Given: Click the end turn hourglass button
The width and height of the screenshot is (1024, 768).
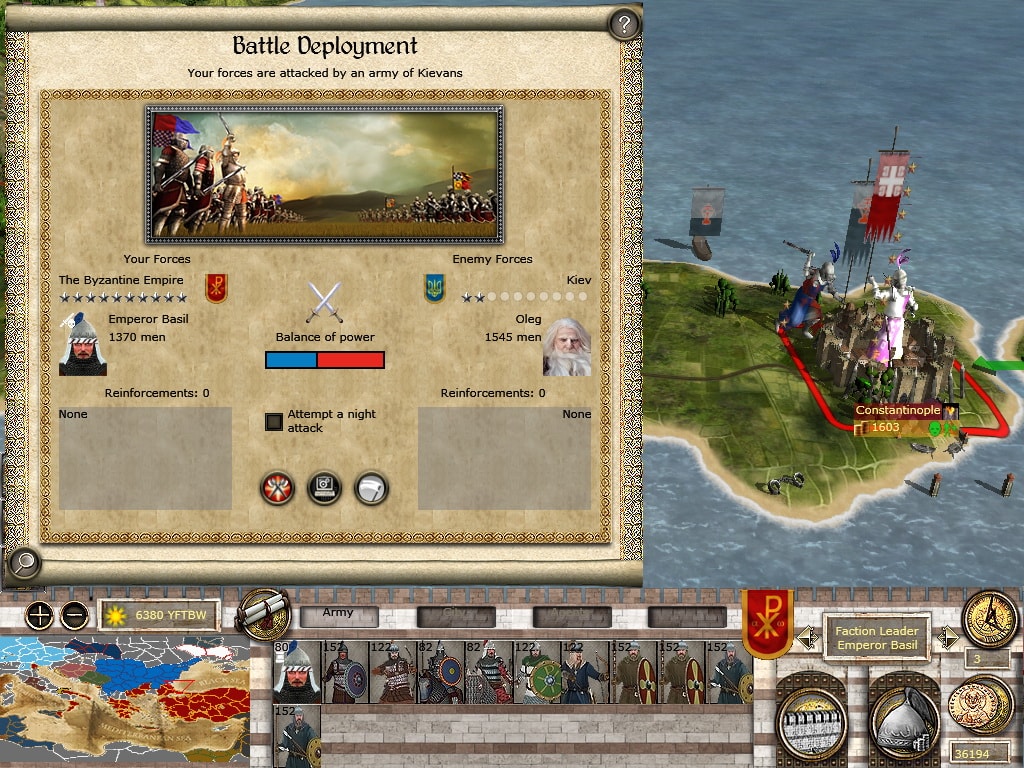Looking at the screenshot, I should [x=989, y=620].
